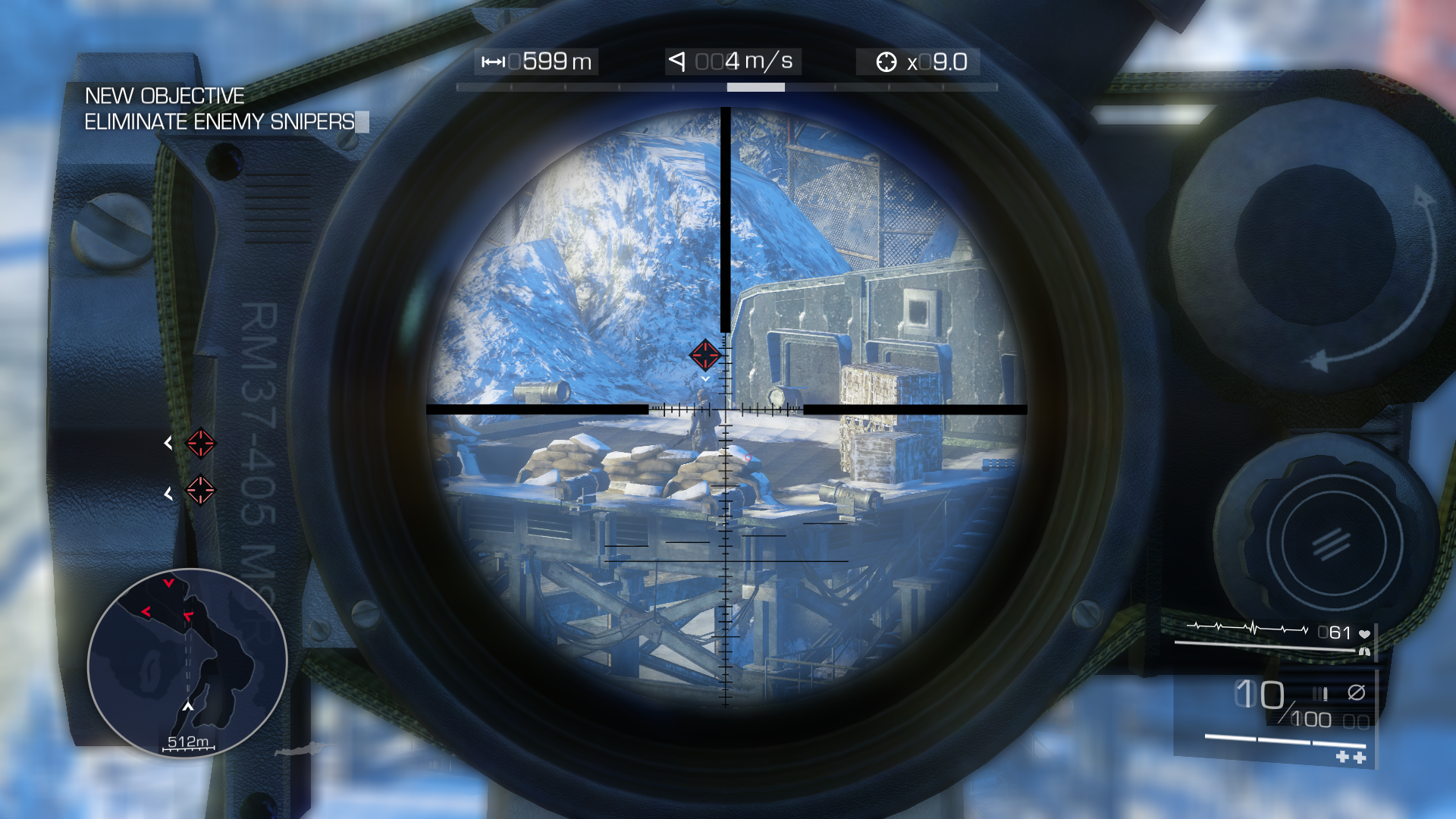
Task: Click the red enemy marker inside the scope
Action: coord(704,355)
